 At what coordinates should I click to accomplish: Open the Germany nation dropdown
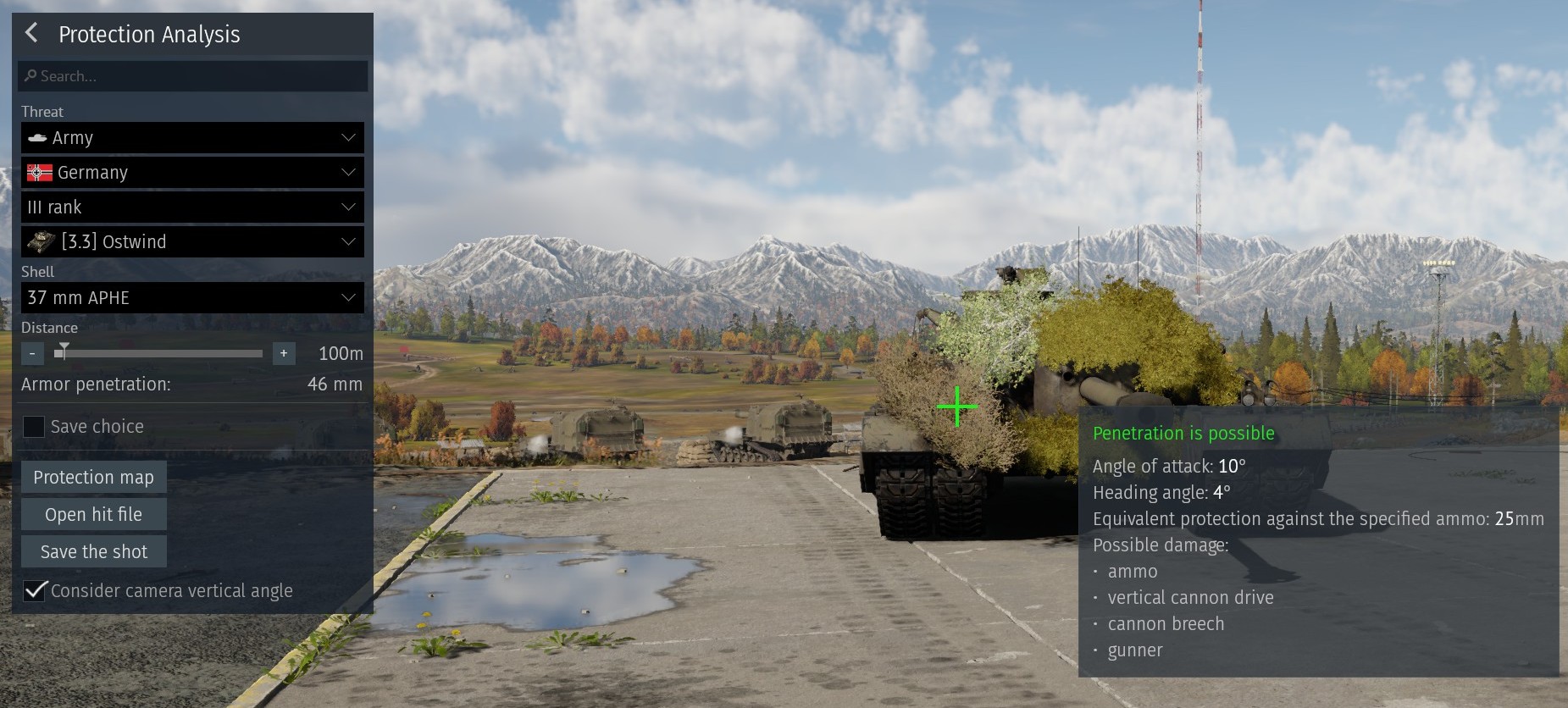pos(192,173)
